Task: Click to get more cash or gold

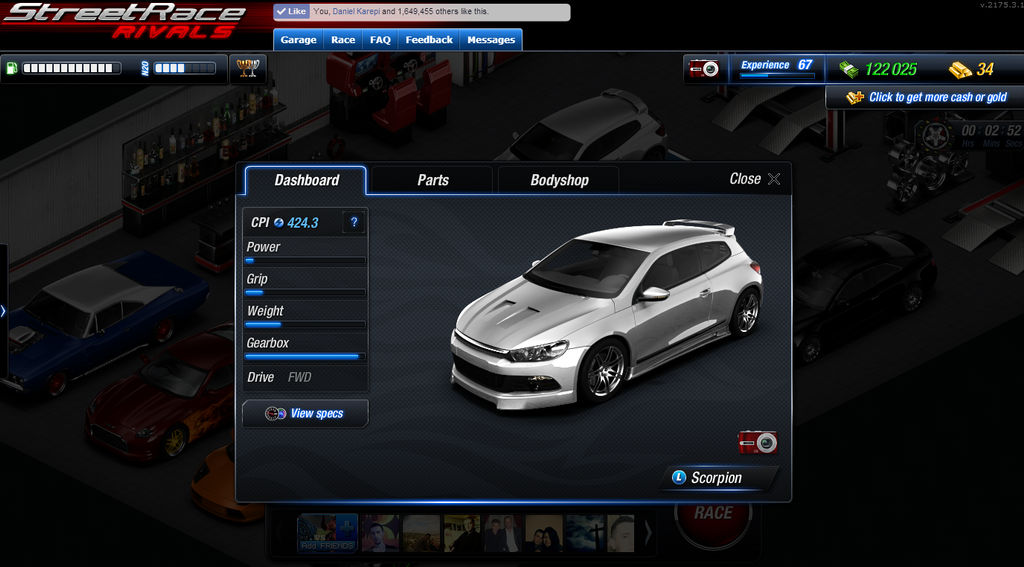Action: tap(926, 97)
